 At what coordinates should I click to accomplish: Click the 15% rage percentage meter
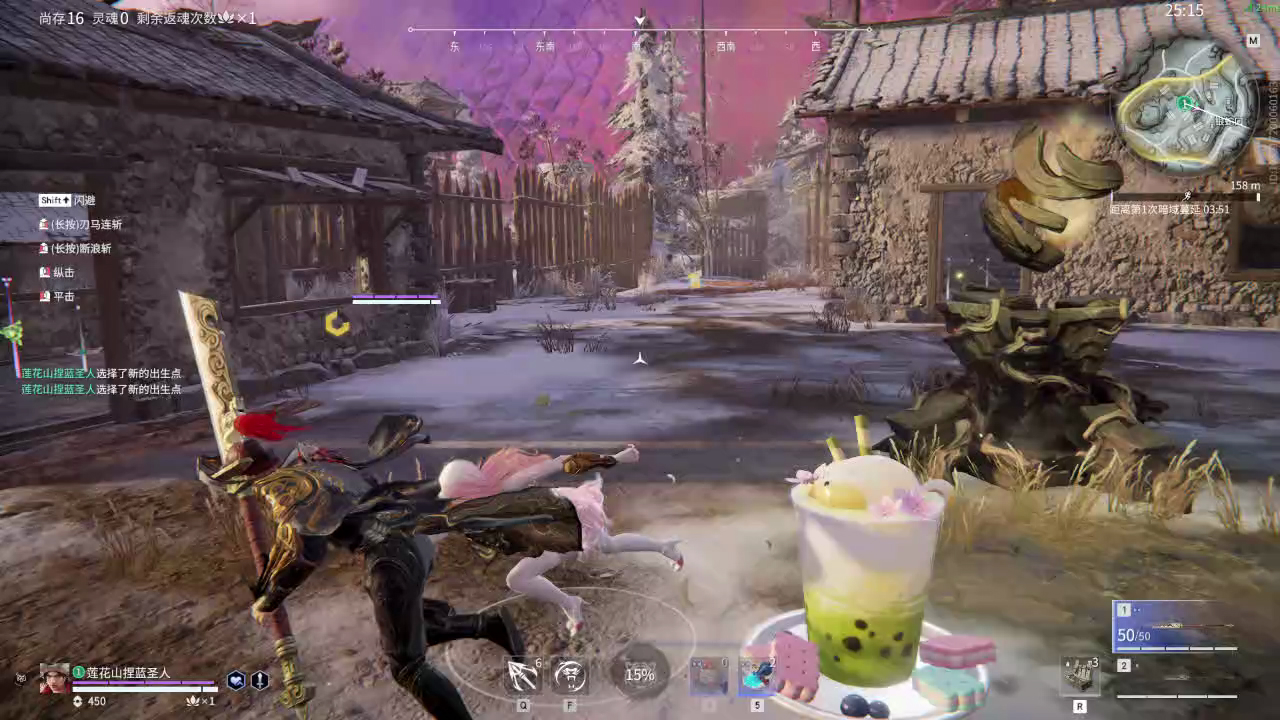pyautogui.click(x=638, y=675)
